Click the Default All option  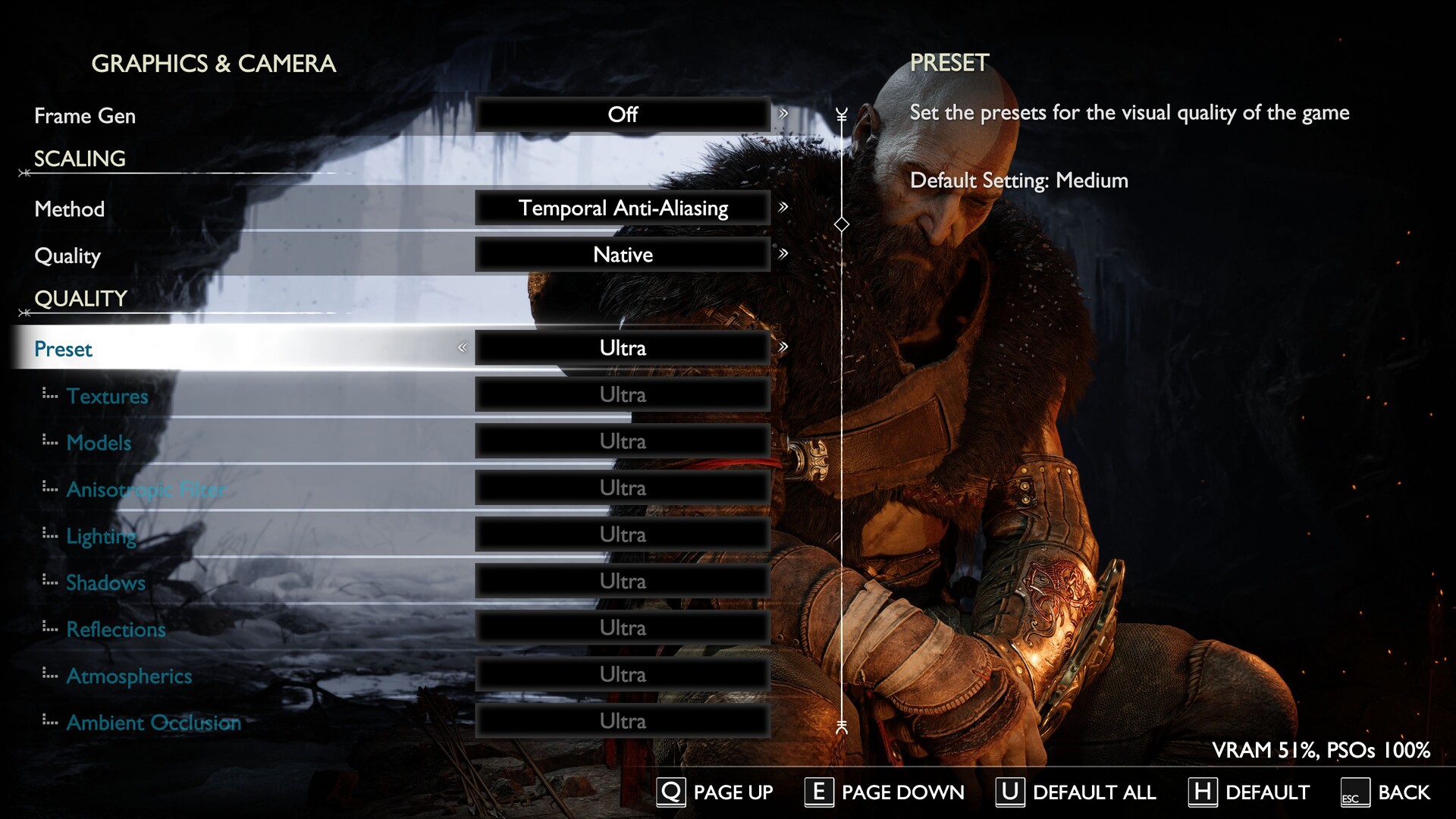(x=1077, y=792)
